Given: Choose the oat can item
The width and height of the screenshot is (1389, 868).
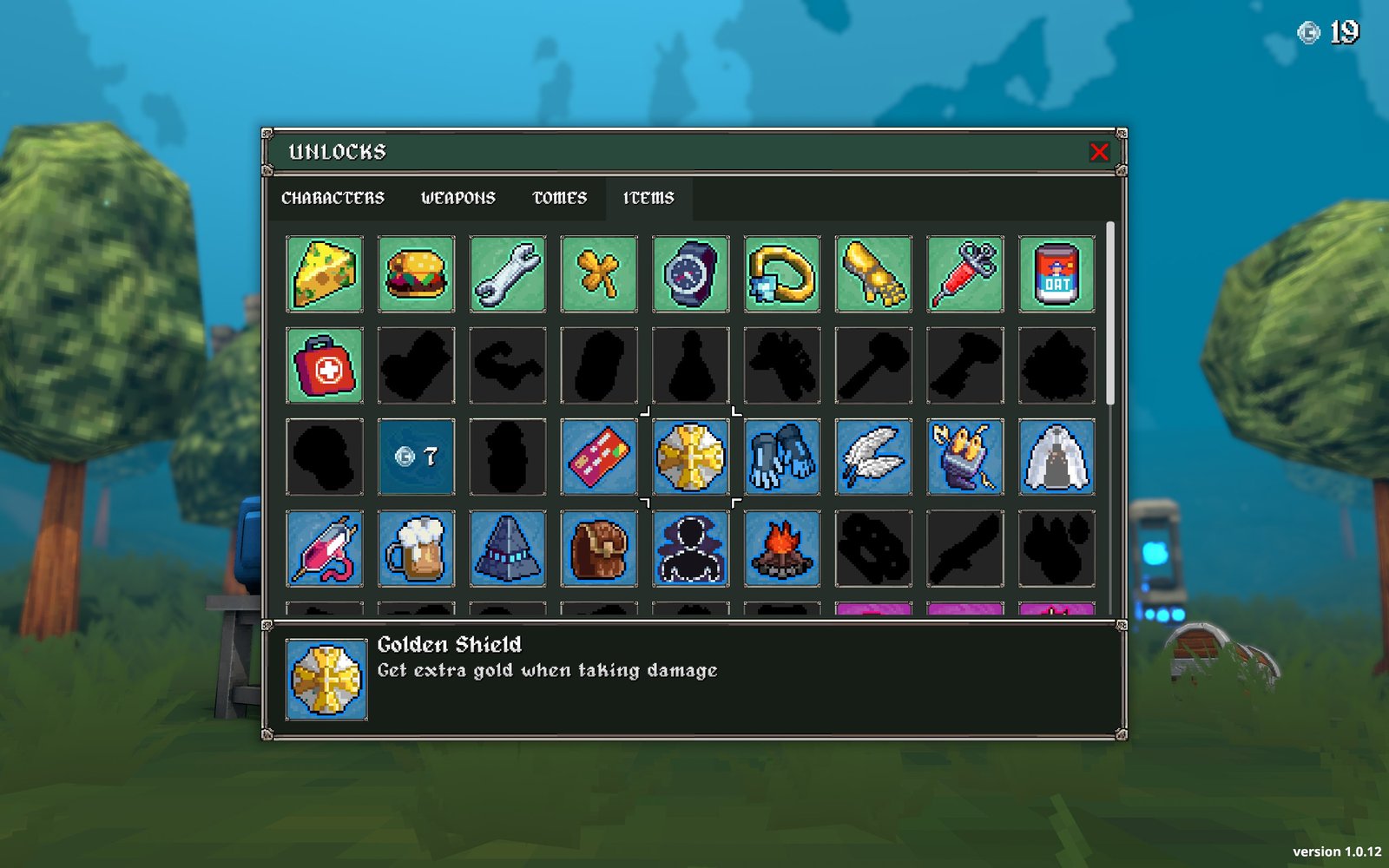Looking at the screenshot, I should pos(1057,274).
